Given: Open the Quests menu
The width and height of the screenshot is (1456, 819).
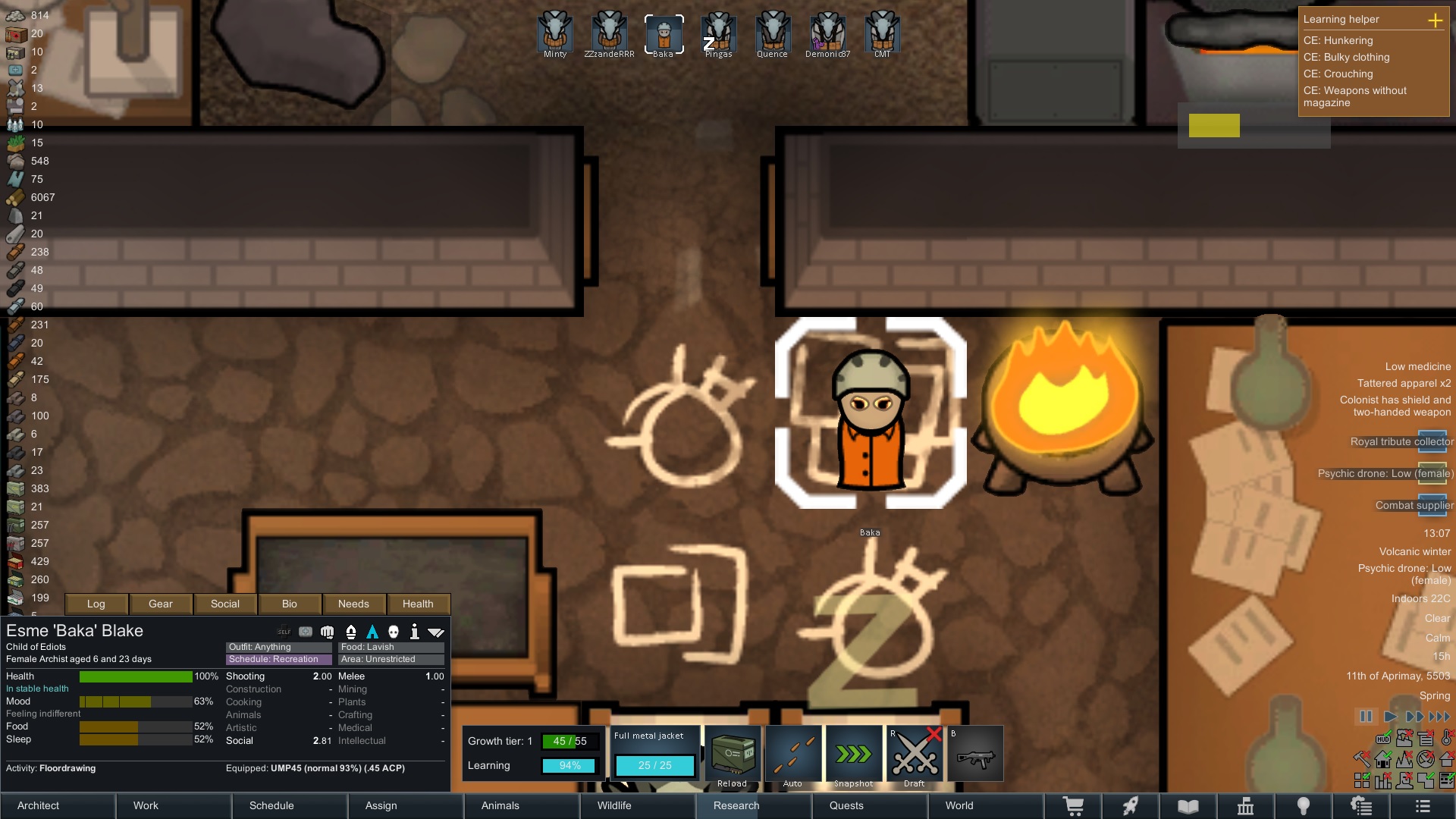Looking at the screenshot, I should [871, 805].
